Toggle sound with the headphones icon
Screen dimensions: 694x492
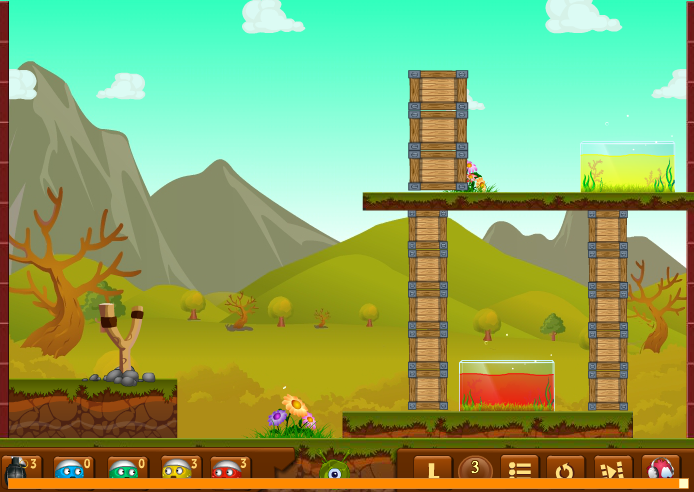click(x=662, y=469)
